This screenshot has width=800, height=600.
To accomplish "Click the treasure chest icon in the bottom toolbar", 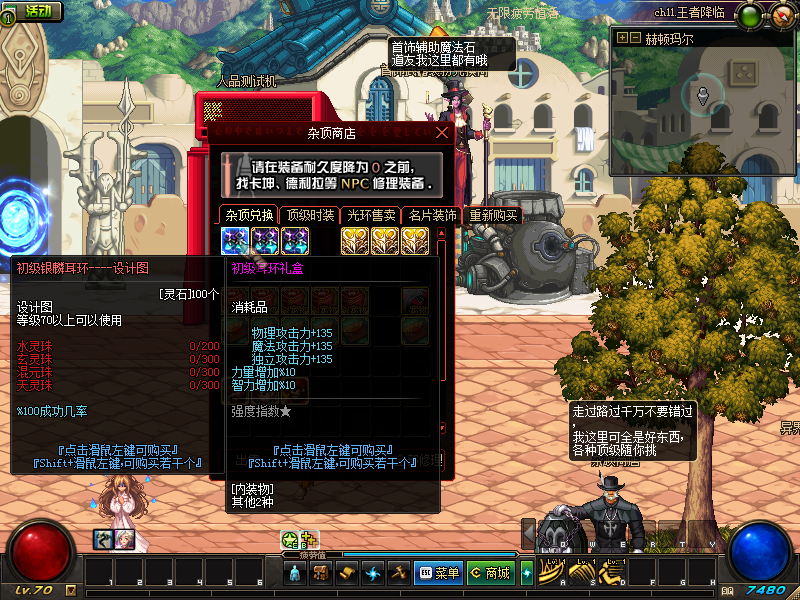I will 322,573.
